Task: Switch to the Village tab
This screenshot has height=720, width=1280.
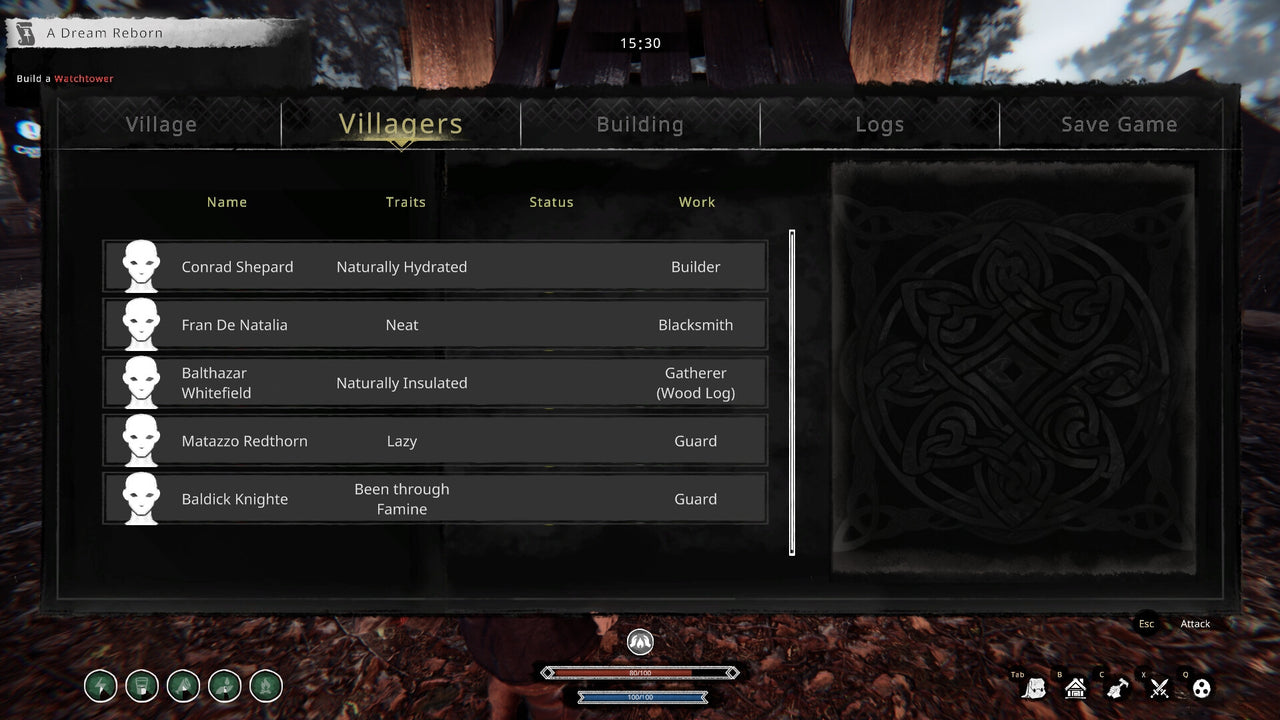Action: (161, 124)
